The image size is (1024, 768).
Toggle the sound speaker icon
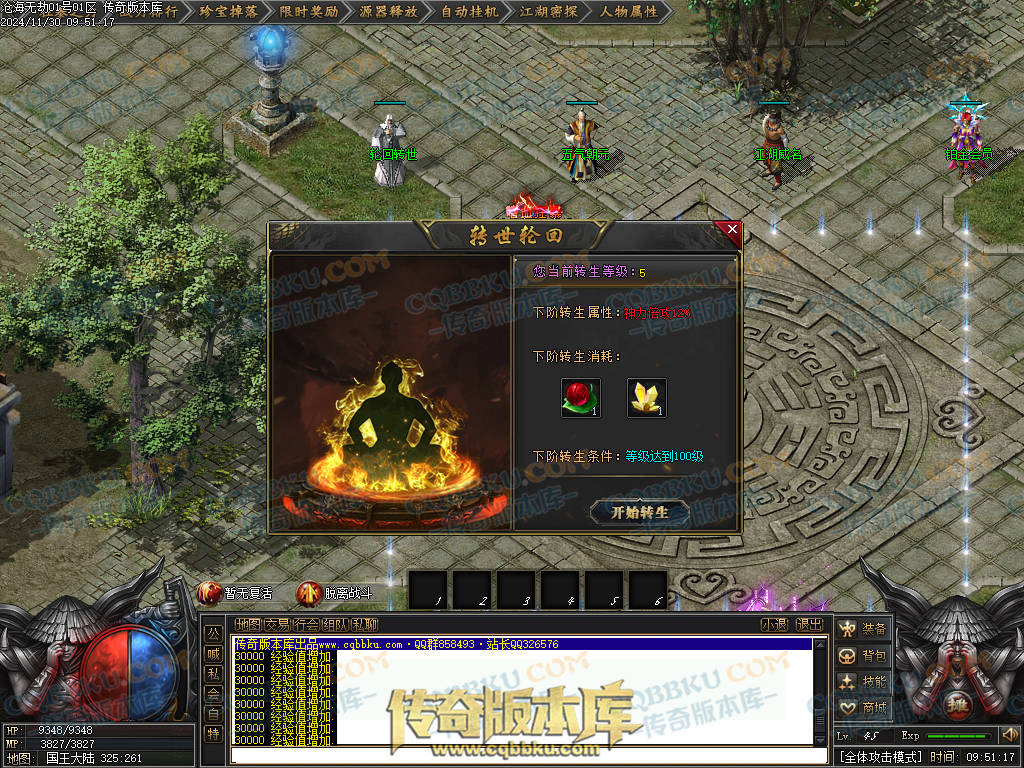coord(1009,736)
